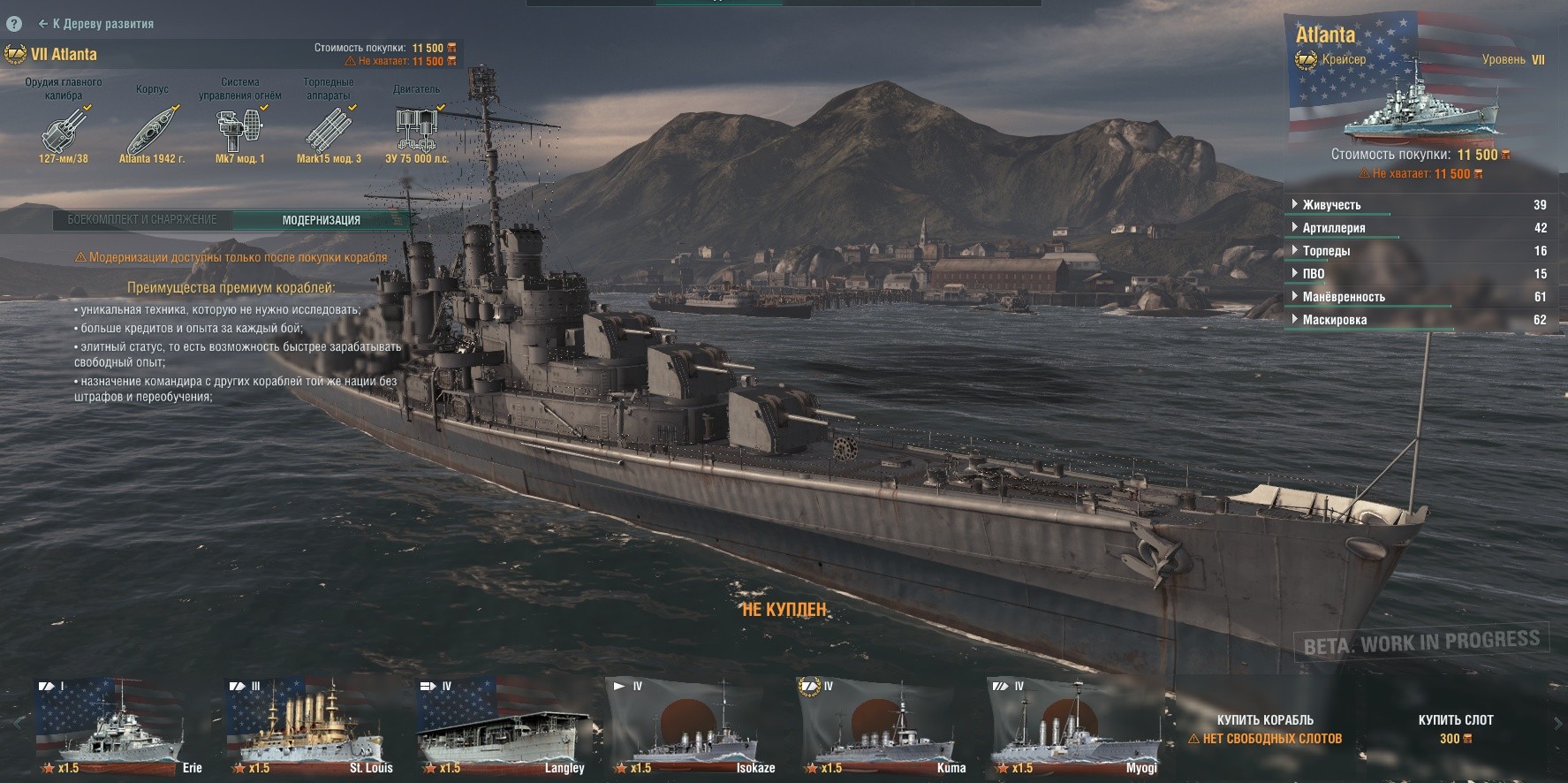Open the help question mark icon
The image size is (1568, 783).
point(14,24)
